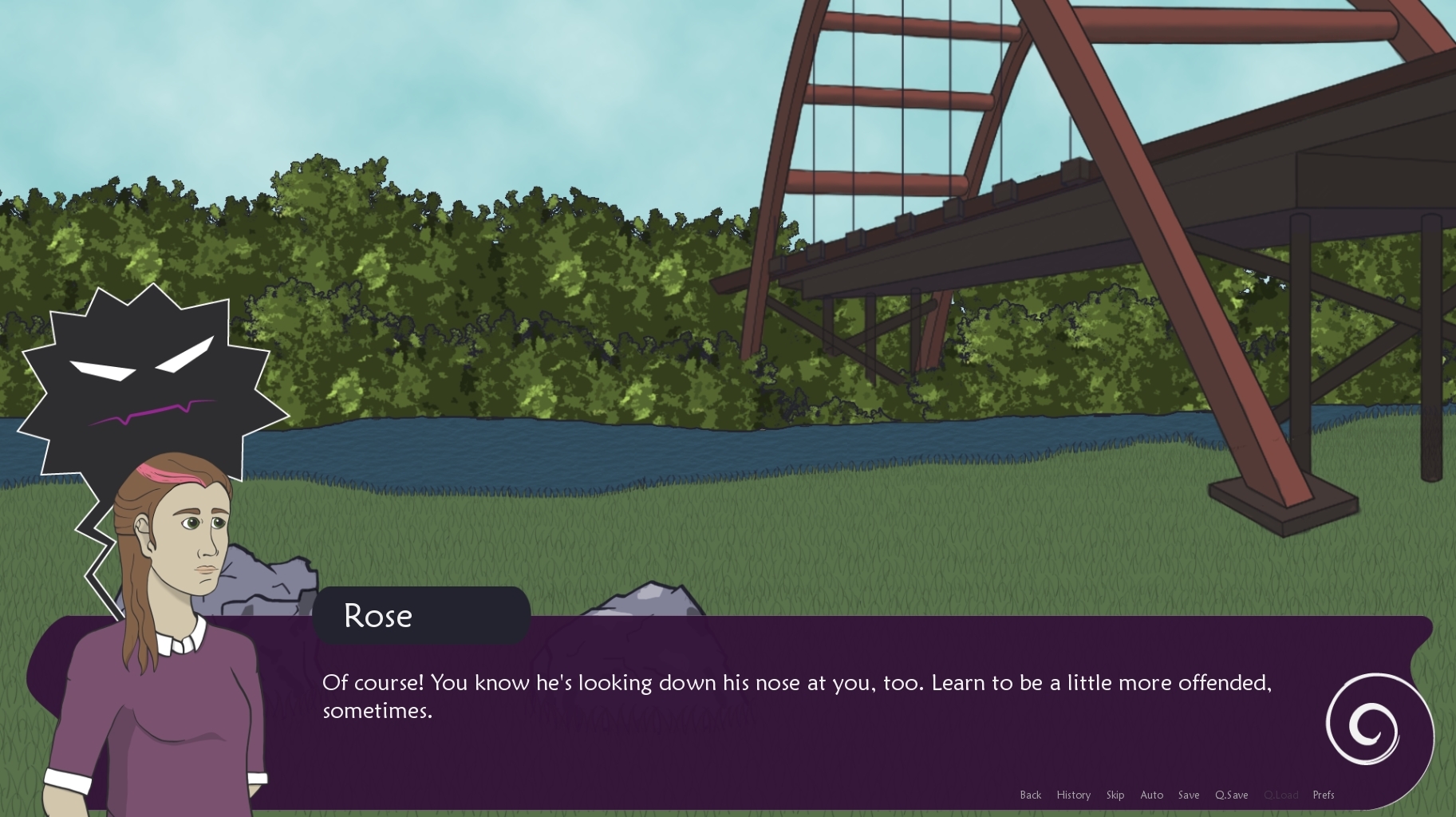
Task: Open the Save game screen
Action: (1188, 795)
